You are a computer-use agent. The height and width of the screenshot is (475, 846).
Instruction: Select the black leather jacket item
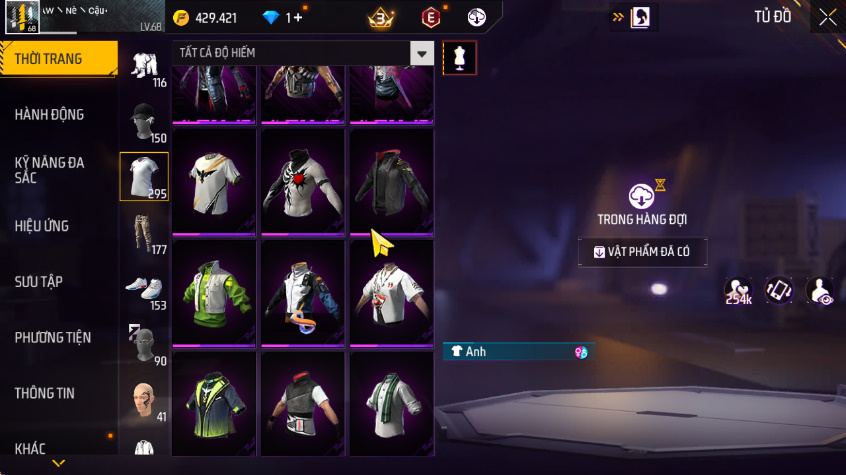click(x=391, y=182)
